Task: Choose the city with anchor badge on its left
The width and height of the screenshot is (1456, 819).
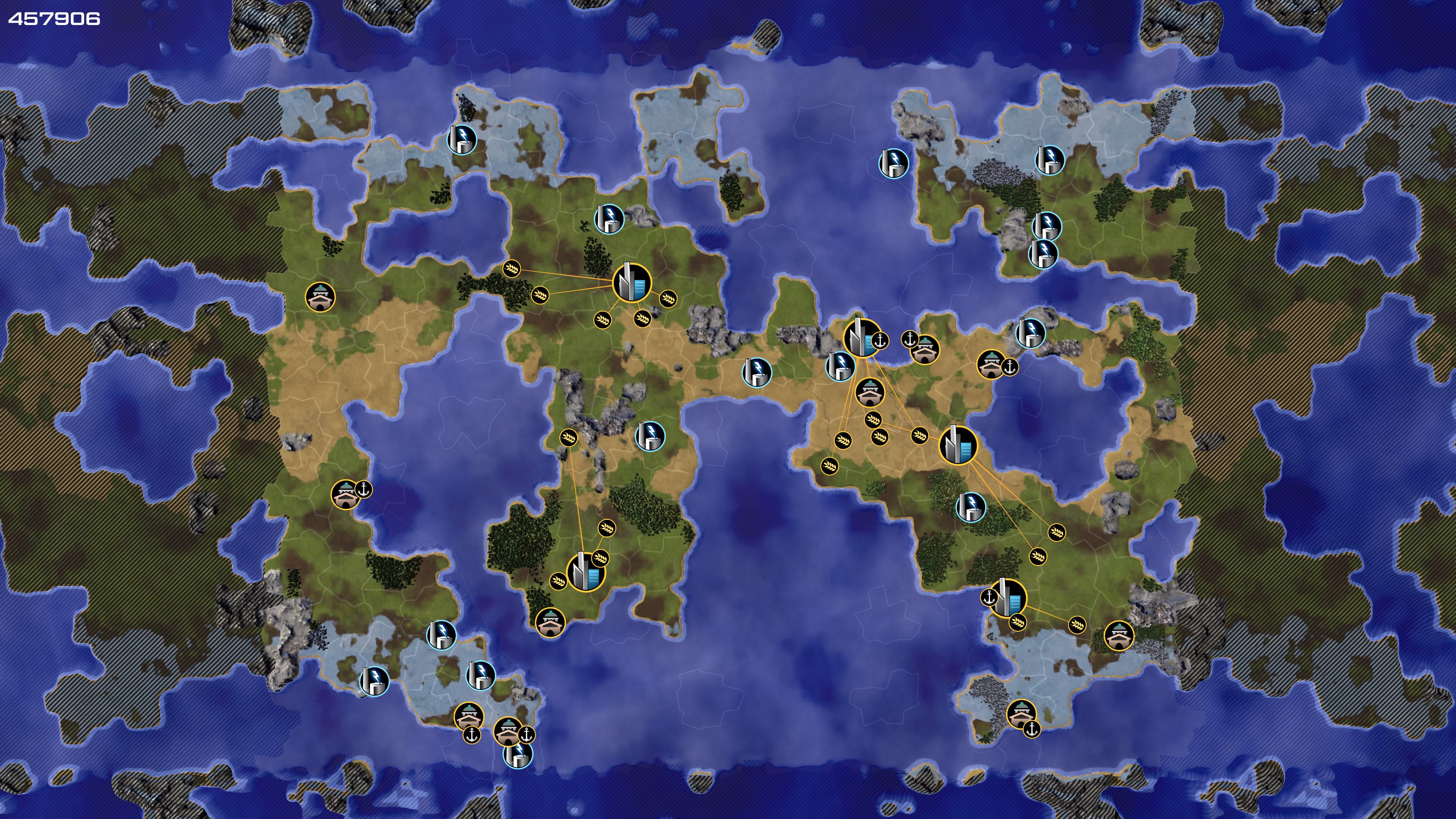Action: [x=1008, y=598]
